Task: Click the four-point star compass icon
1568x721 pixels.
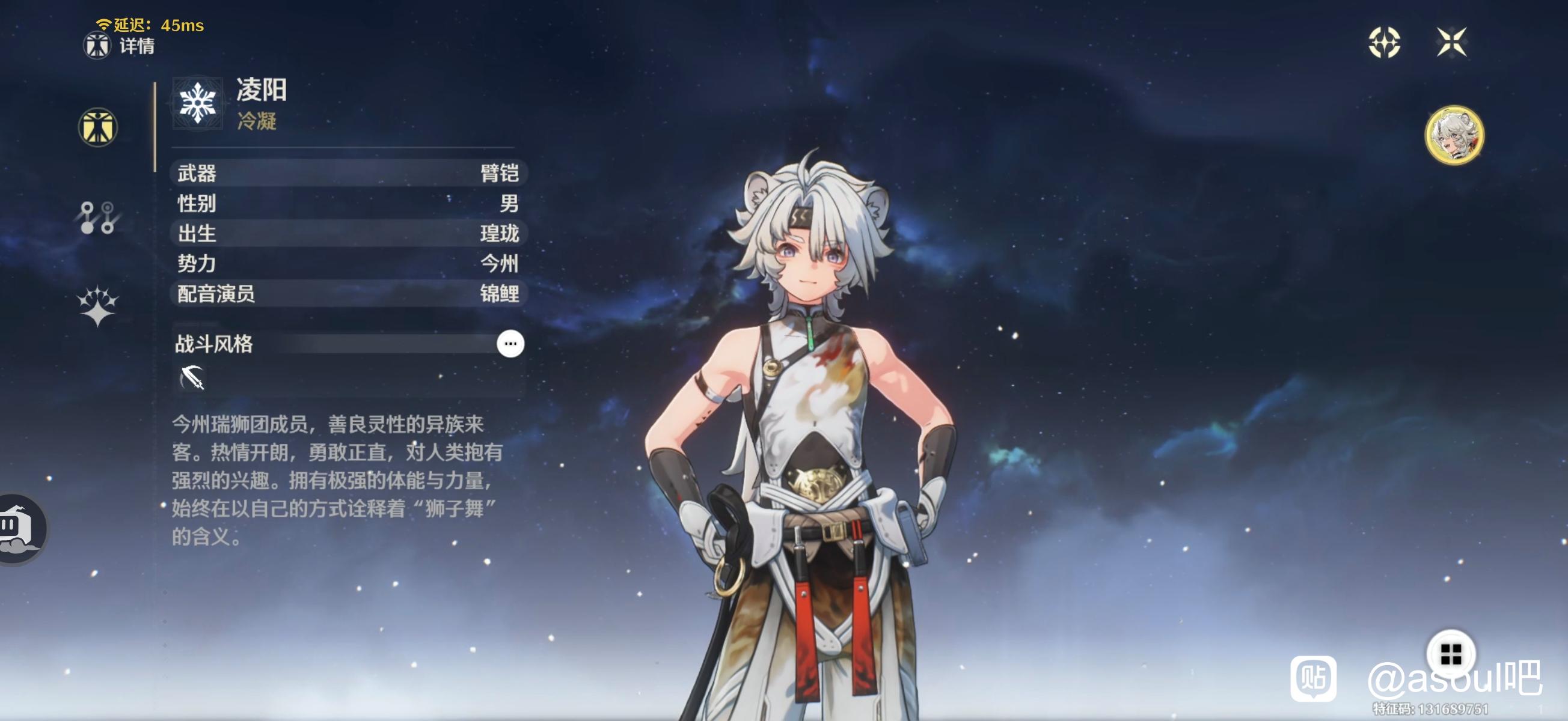Action: click(1383, 43)
